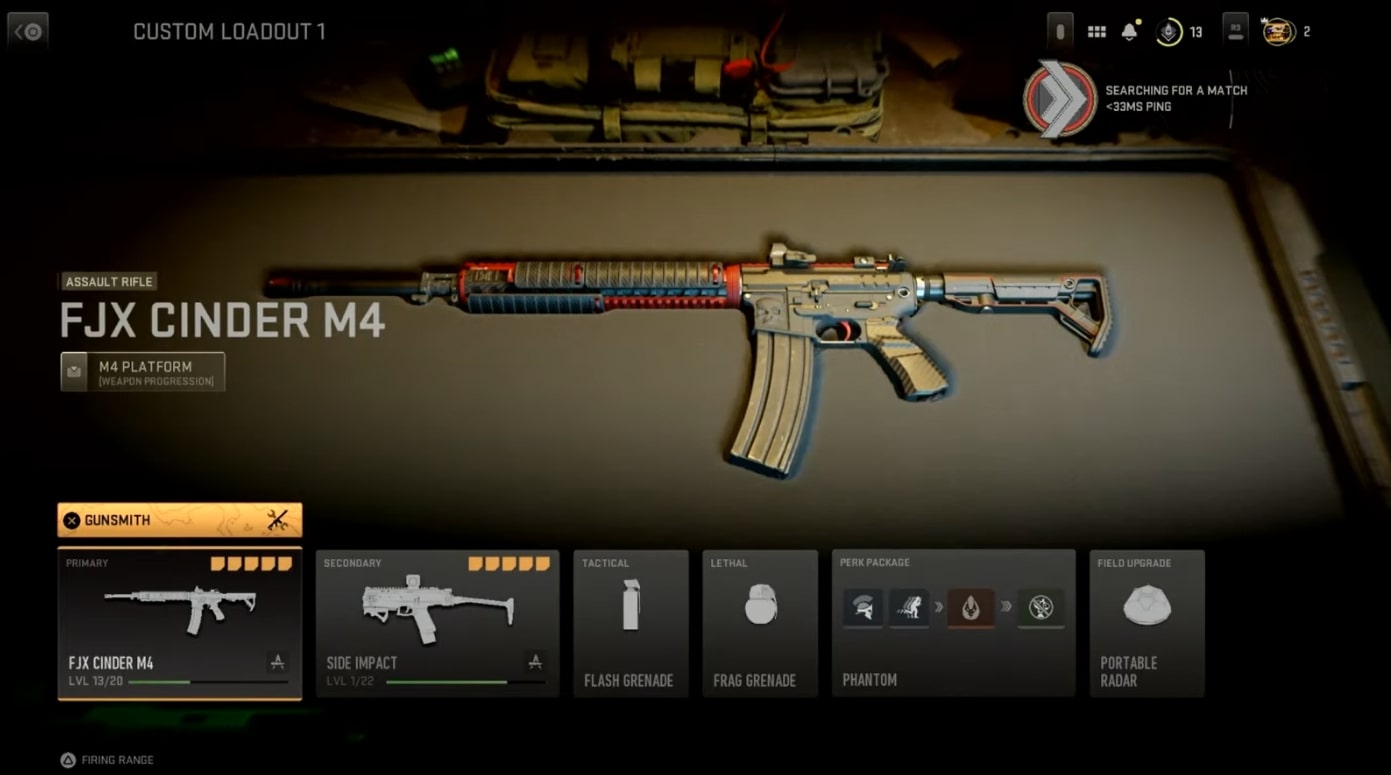The width and height of the screenshot is (1391, 775).
Task: Open the M4 Platform weapon progression
Action: click(x=143, y=372)
